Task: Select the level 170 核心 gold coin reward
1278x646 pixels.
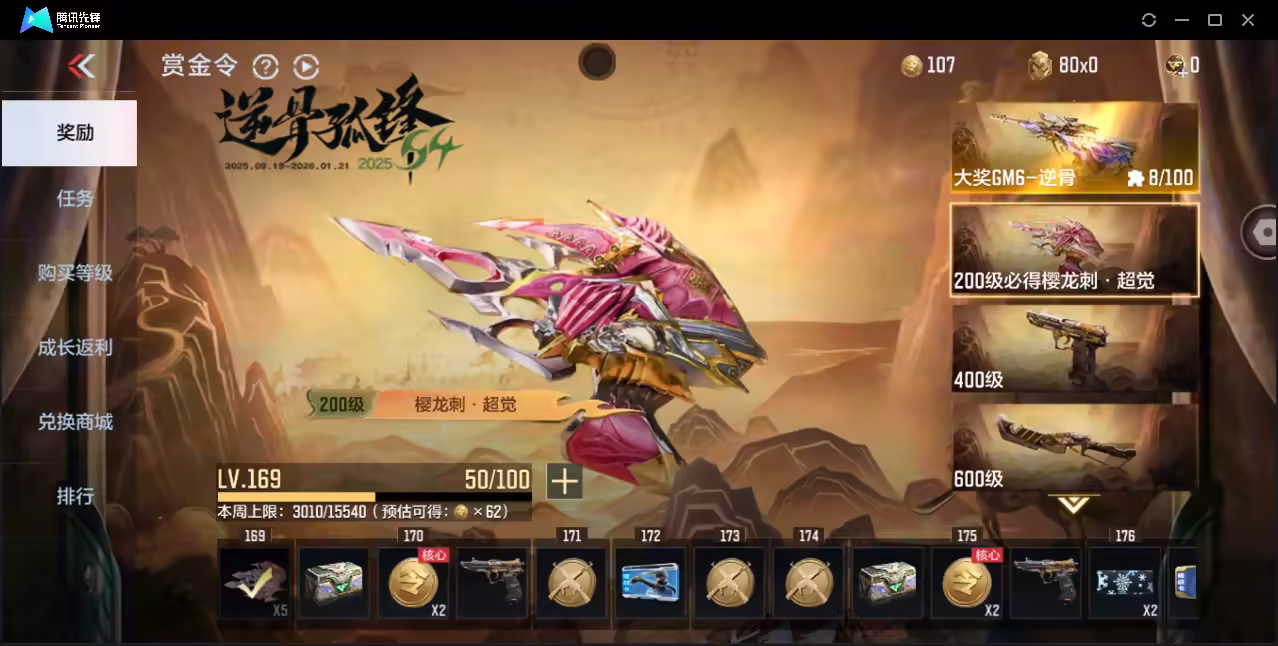Action: tap(413, 582)
